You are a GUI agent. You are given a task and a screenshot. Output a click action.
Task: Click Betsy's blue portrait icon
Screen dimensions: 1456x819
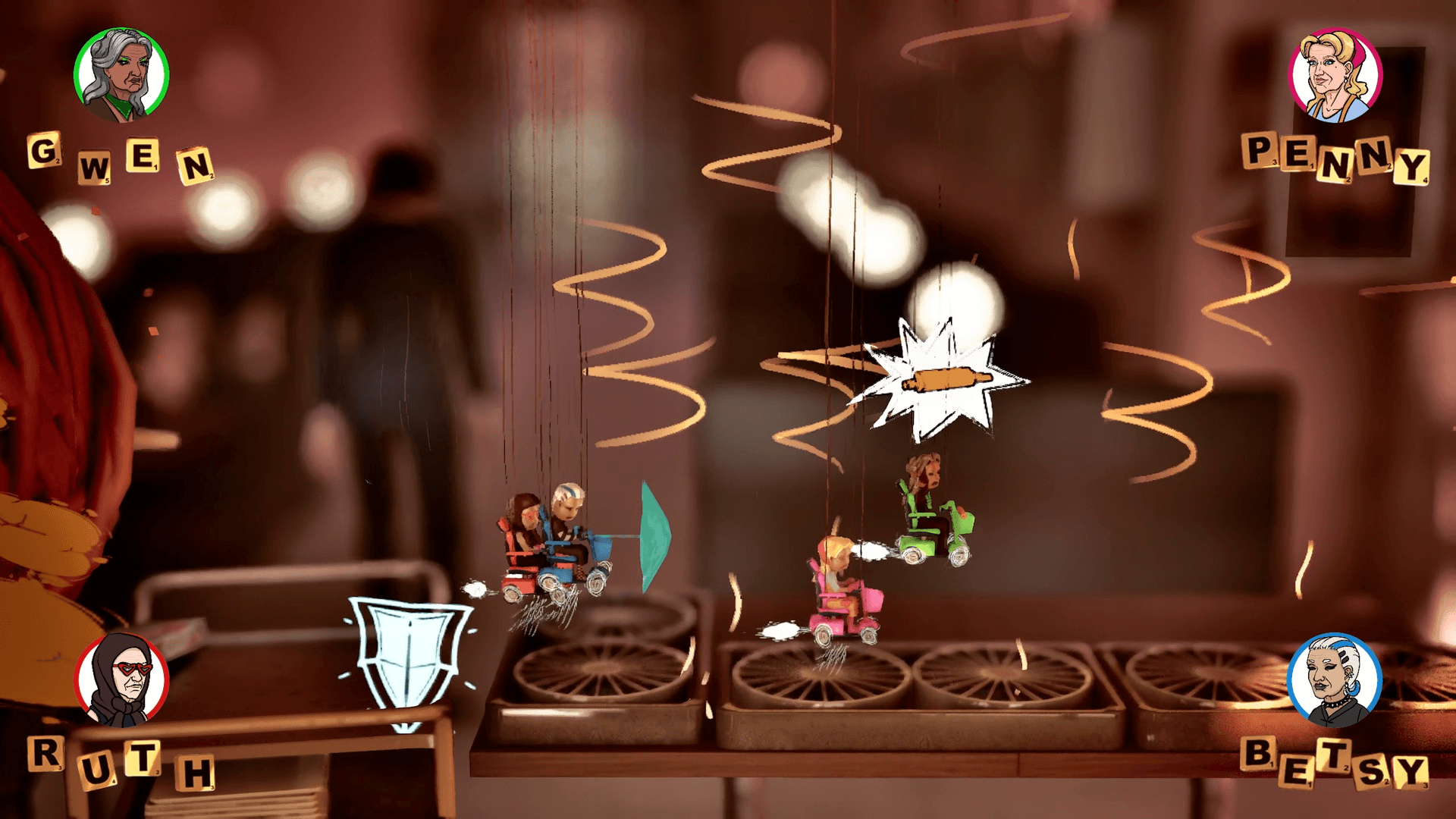[x=1336, y=681]
